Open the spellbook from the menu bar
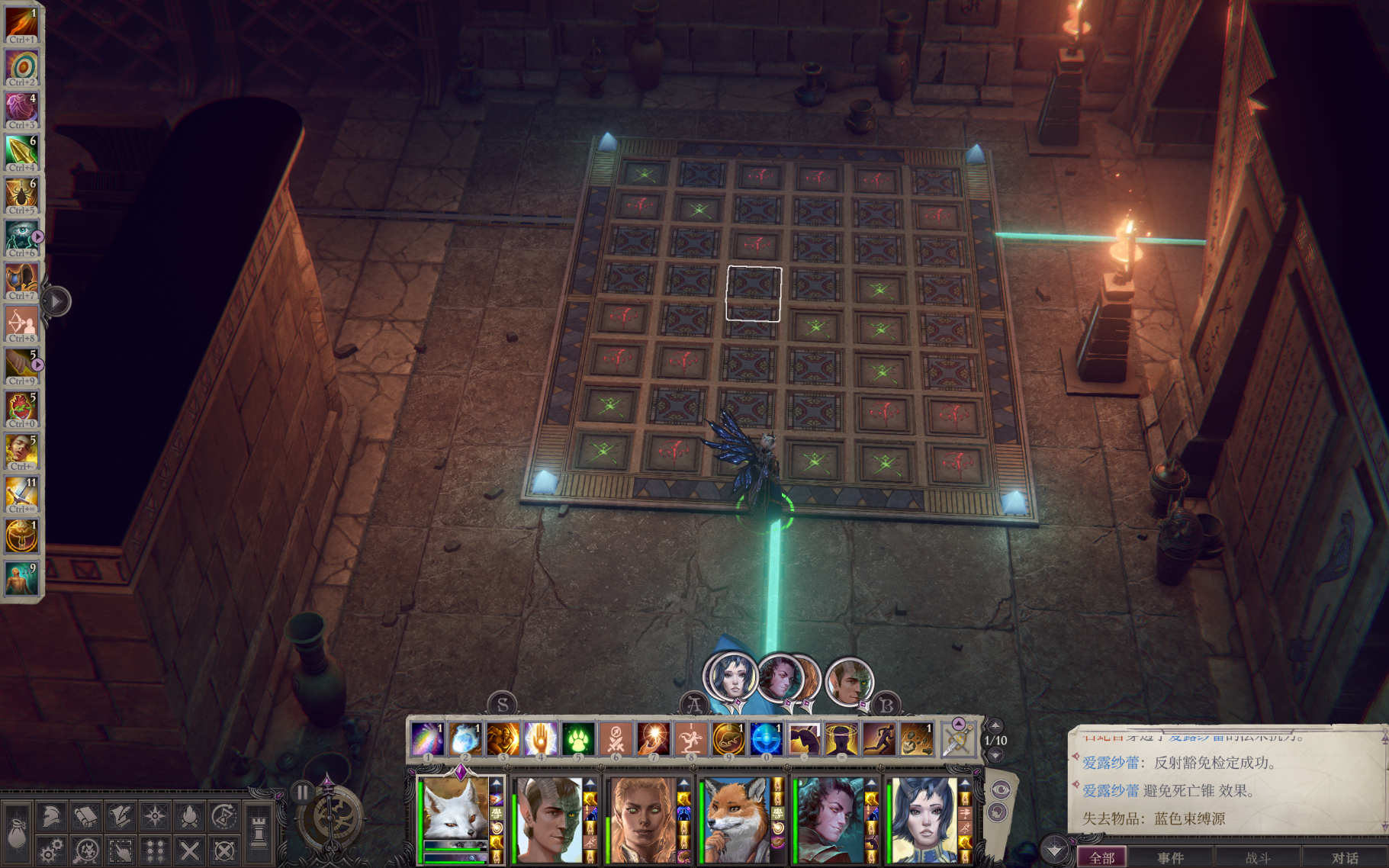This screenshot has width=1389, height=868. tap(85, 817)
